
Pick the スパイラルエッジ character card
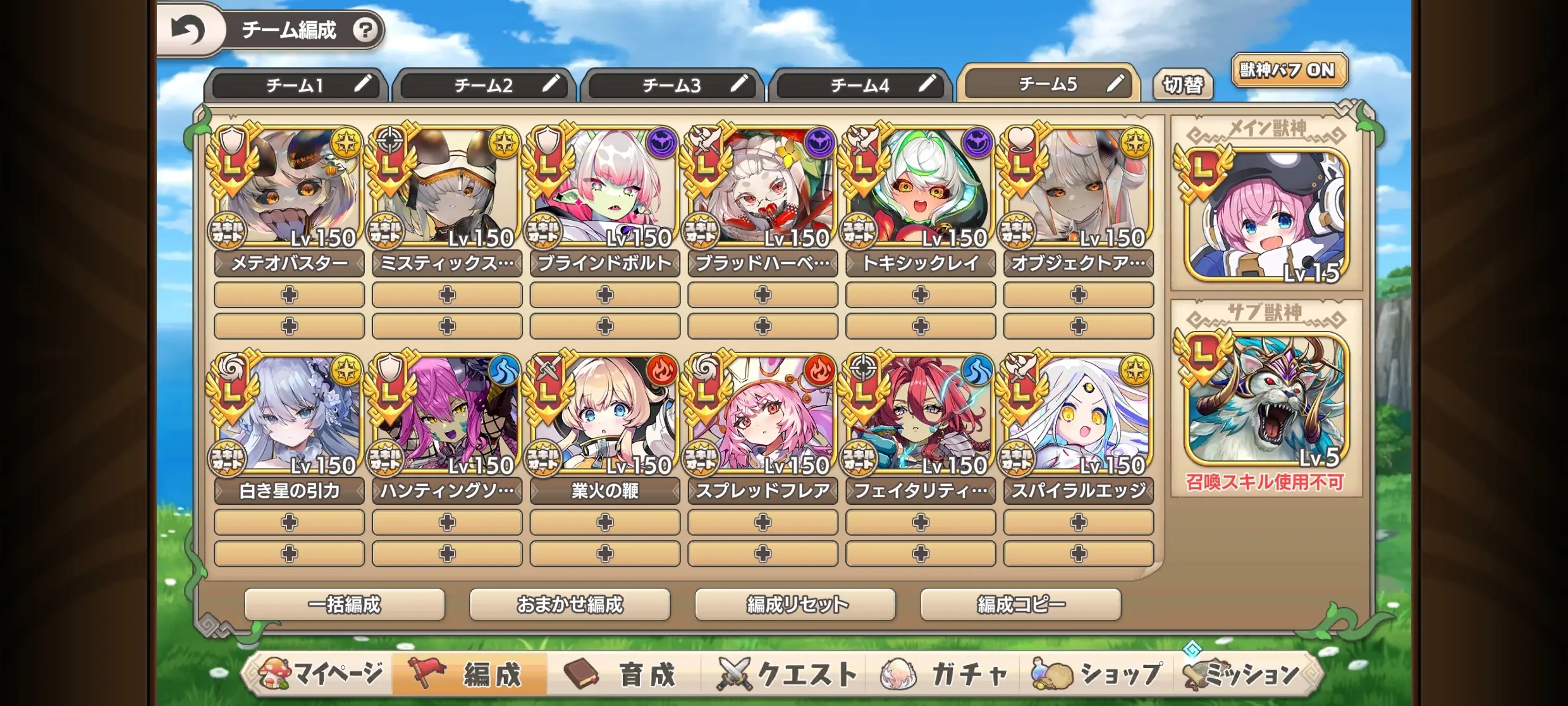(x=1078, y=416)
